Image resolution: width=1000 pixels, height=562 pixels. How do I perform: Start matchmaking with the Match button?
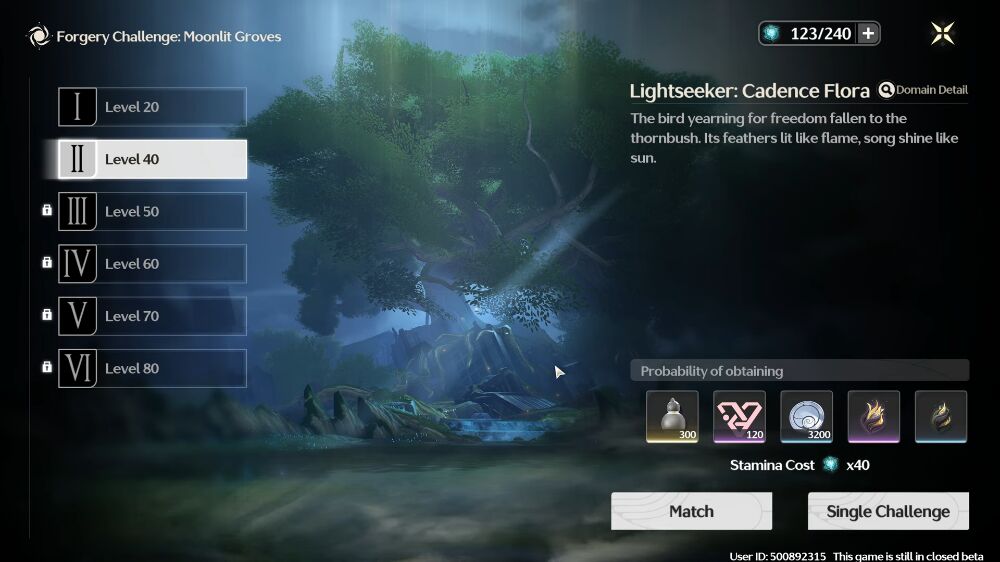pos(691,511)
